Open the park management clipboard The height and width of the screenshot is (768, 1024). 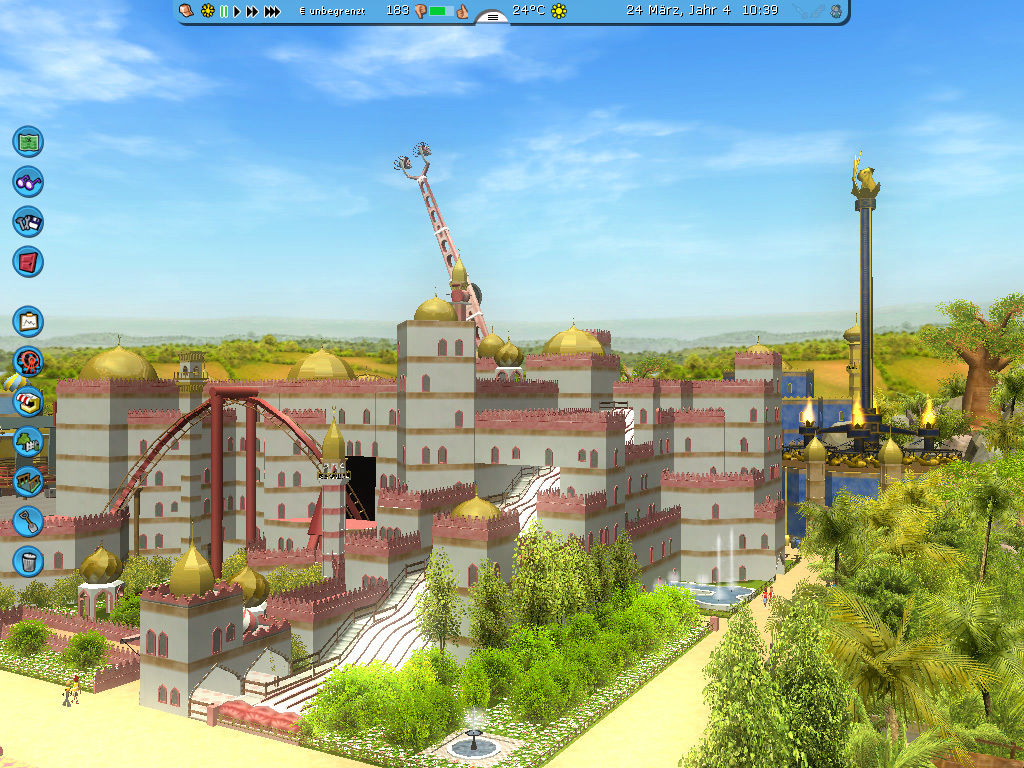(x=28, y=321)
